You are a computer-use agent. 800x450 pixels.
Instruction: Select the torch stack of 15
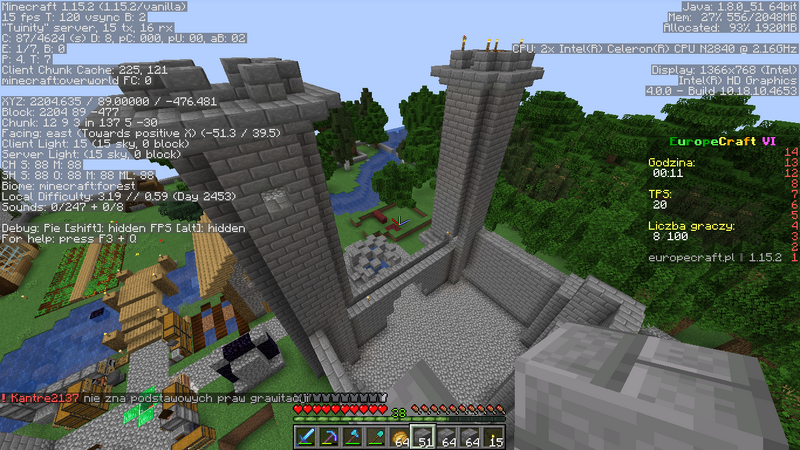(494, 436)
